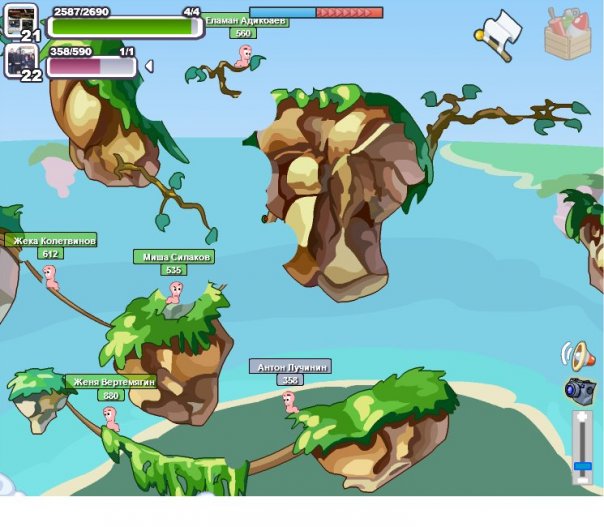
Task: Click the white surrender flag icon
Action: pos(499,34)
